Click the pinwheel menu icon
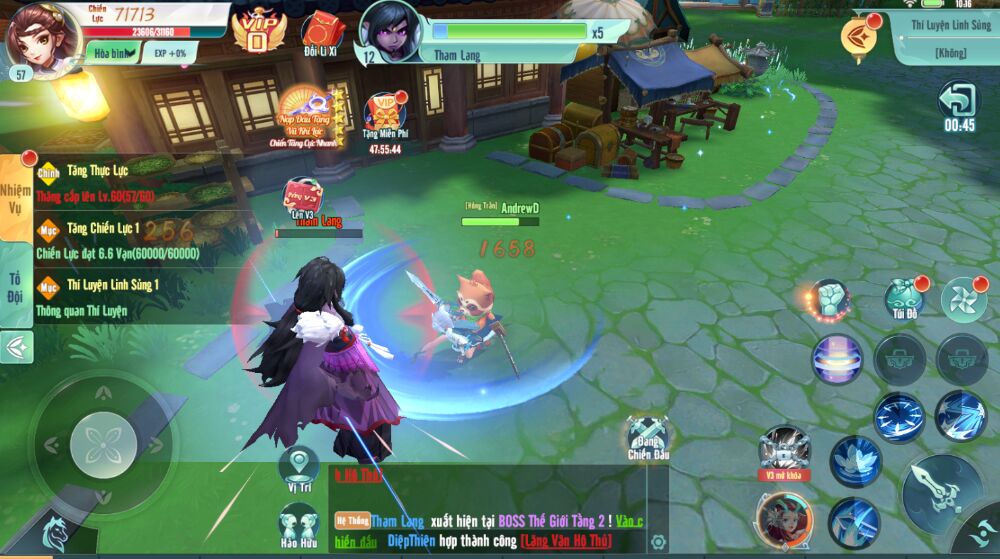The image size is (1000, 559). (964, 299)
